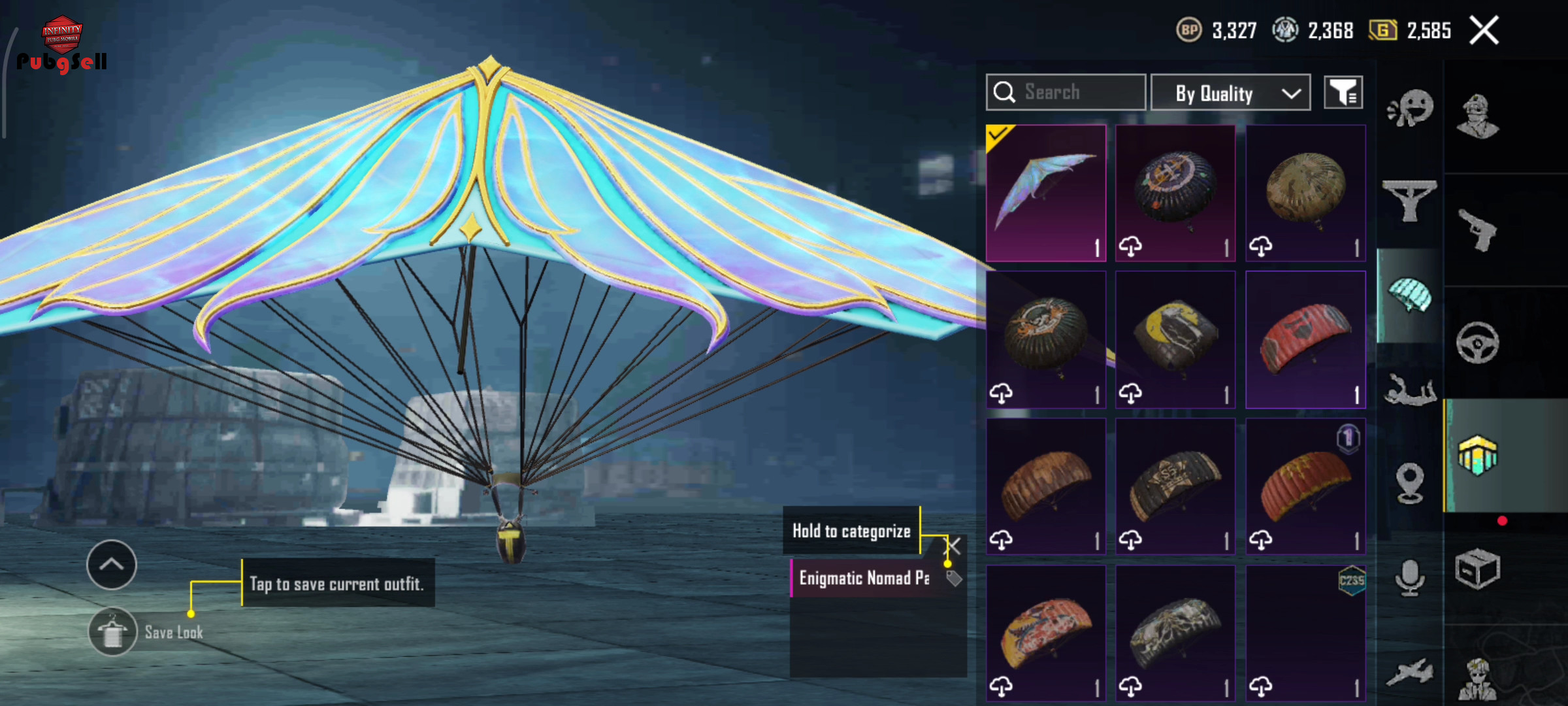Screen dimensions: 1568x706
Task: Dismiss the Hold to categorize tip
Action: [954, 546]
